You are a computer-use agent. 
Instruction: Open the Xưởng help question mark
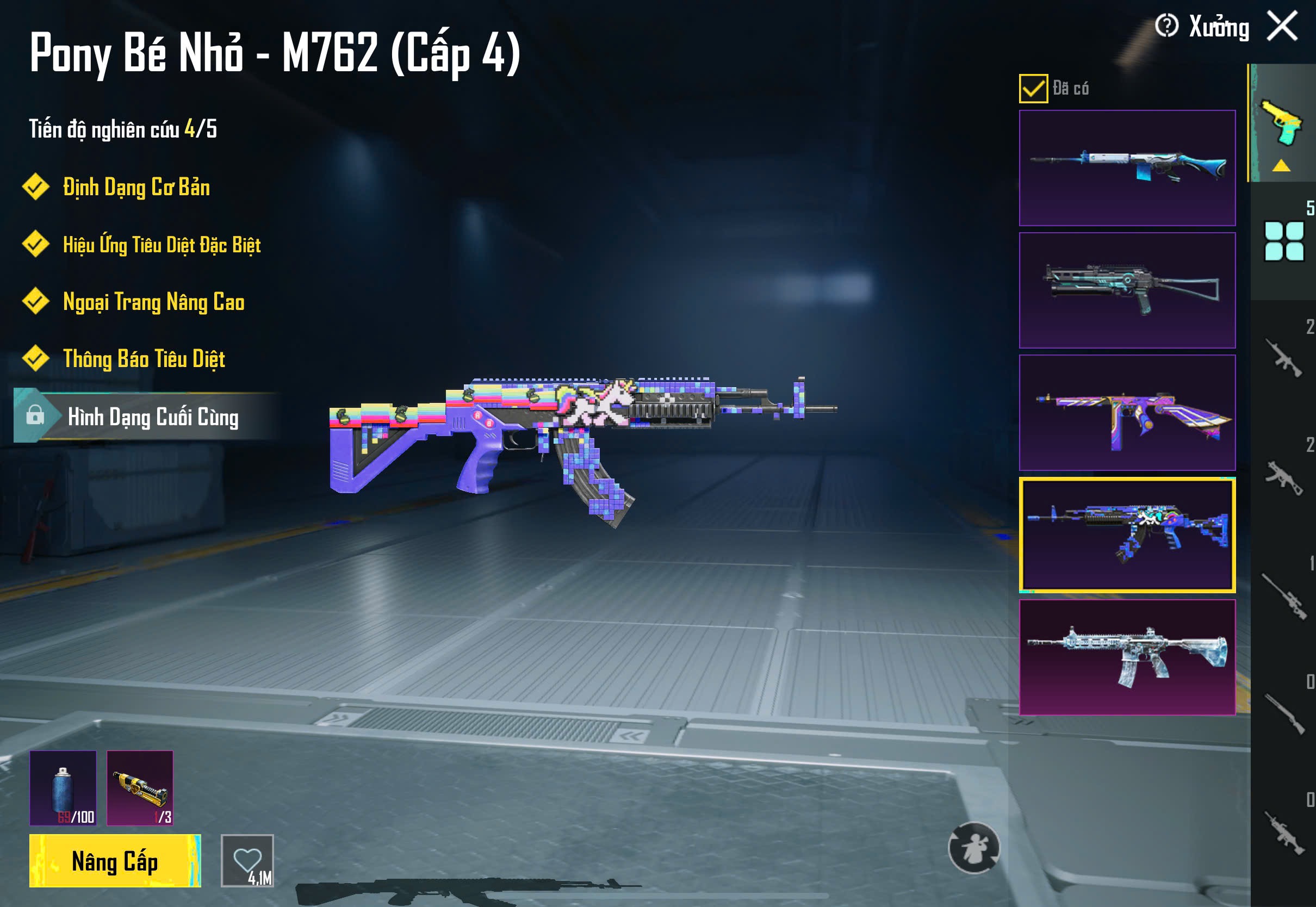click(1166, 26)
